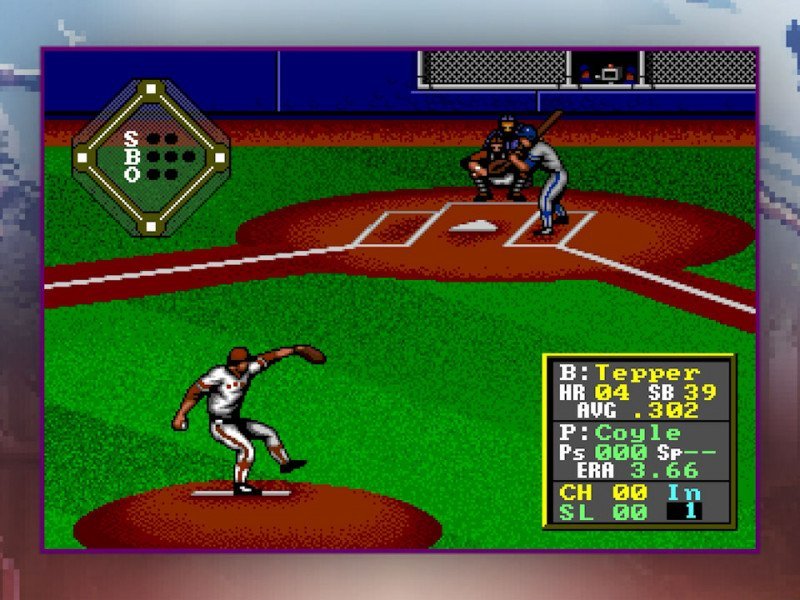Select the batter Tepper info panel
Screen dimensions: 800x600
point(639,391)
